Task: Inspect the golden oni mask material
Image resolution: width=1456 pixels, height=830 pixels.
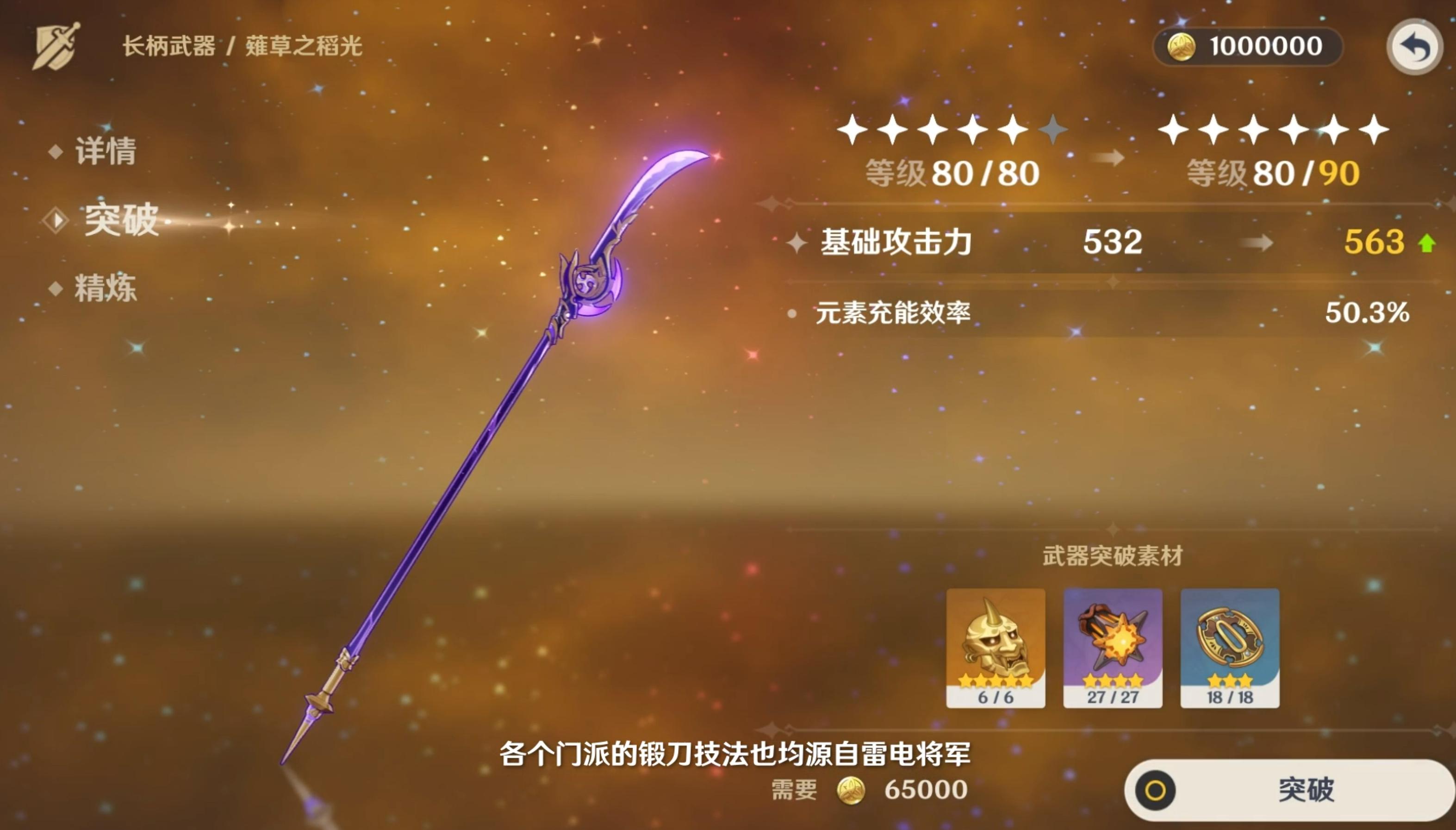Action: click(995, 648)
